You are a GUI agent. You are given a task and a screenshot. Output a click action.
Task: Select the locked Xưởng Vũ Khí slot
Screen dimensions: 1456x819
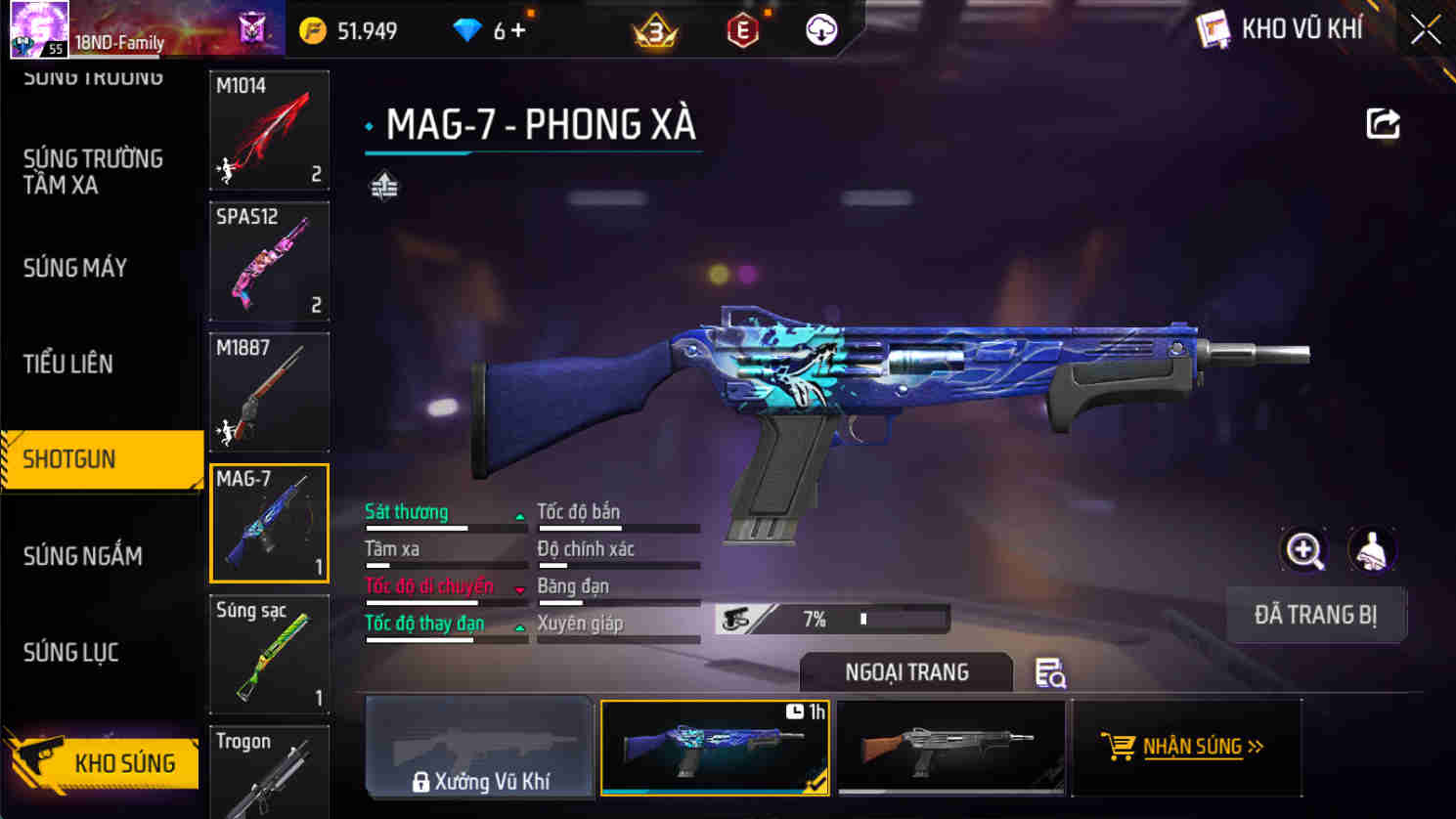(x=478, y=748)
